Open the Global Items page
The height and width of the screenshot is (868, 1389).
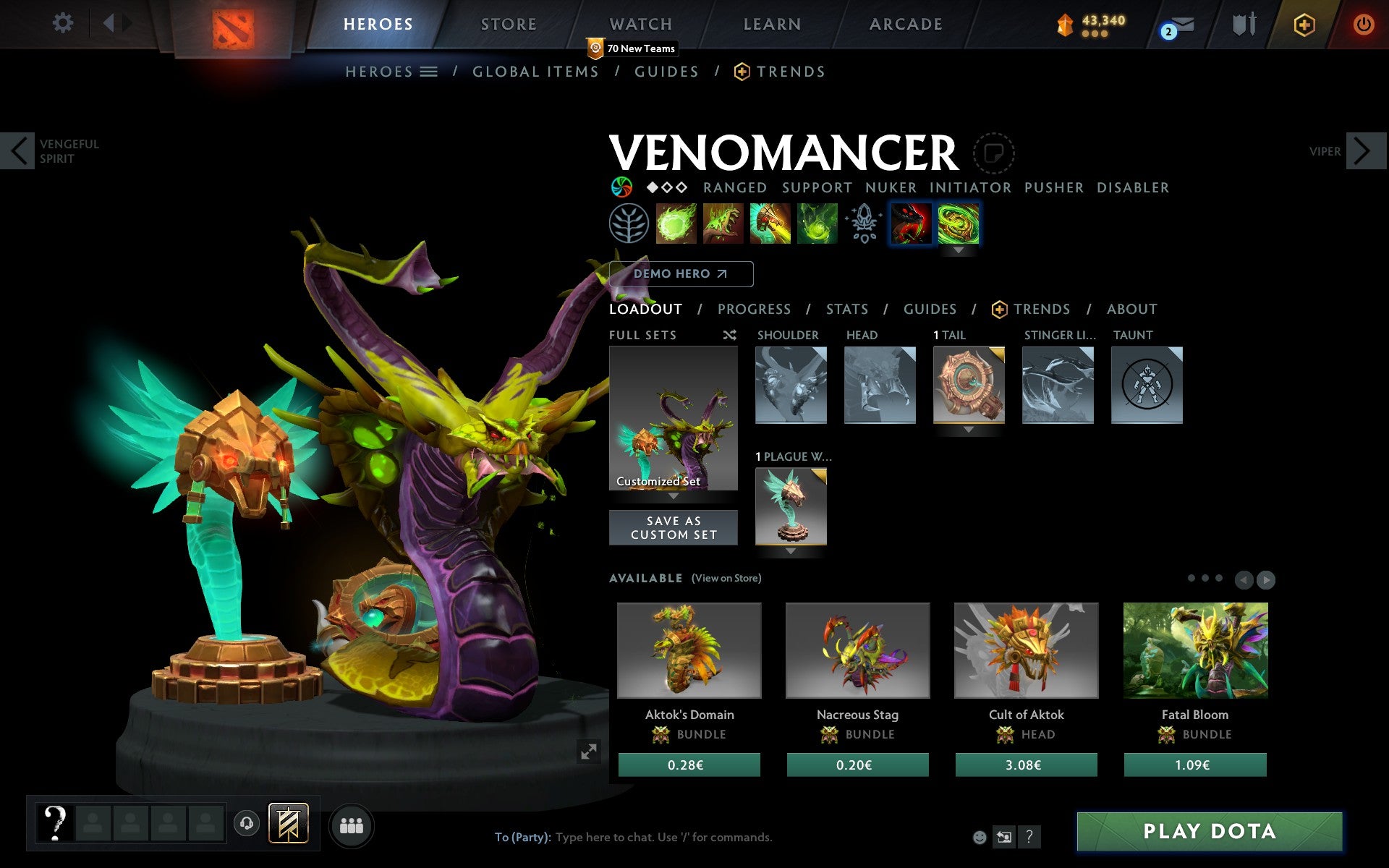coord(535,72)
